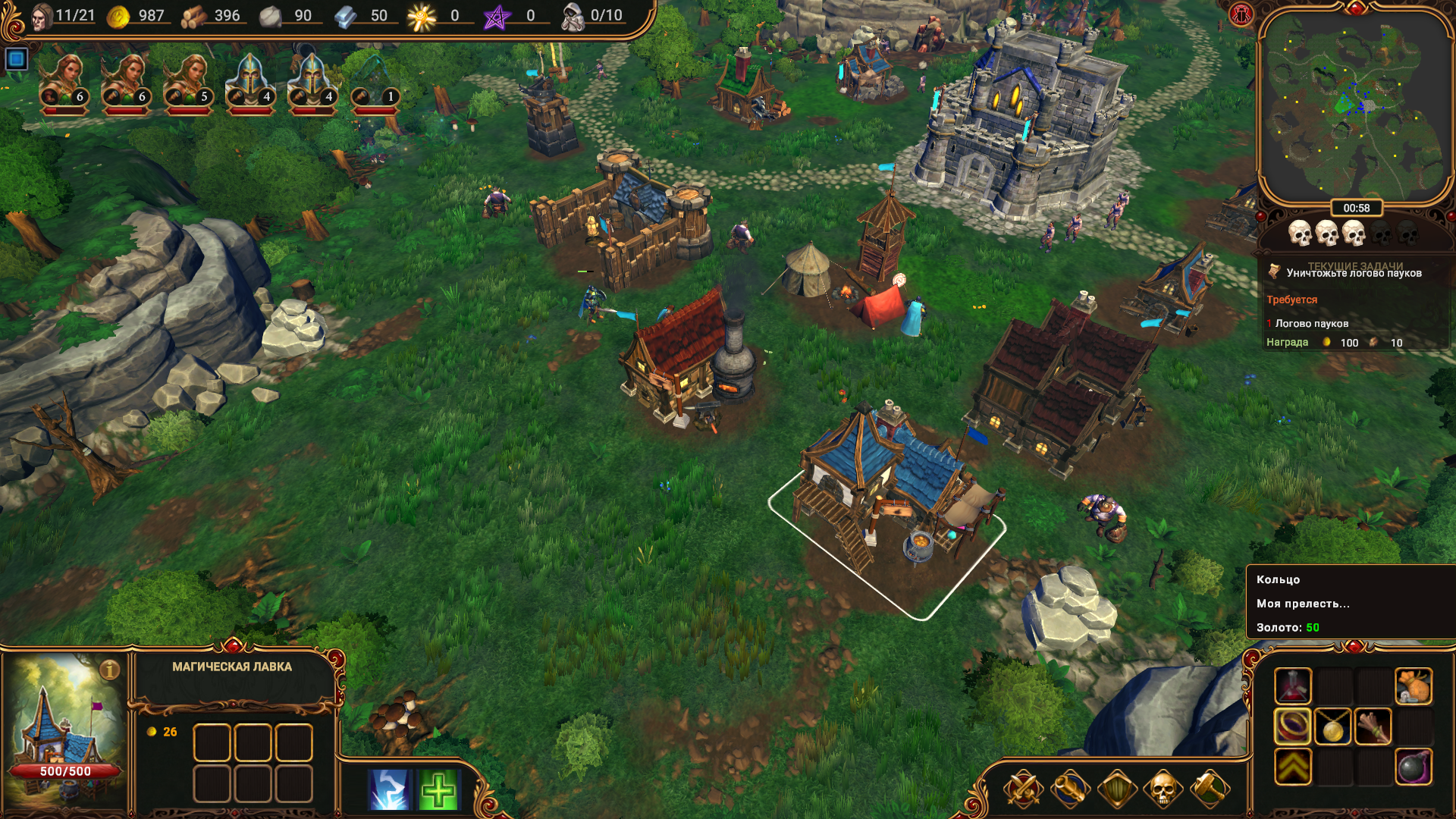Select the wooden wand shop item
The height and width of the screenshot is (819, 1456).
coord(1373,726)
